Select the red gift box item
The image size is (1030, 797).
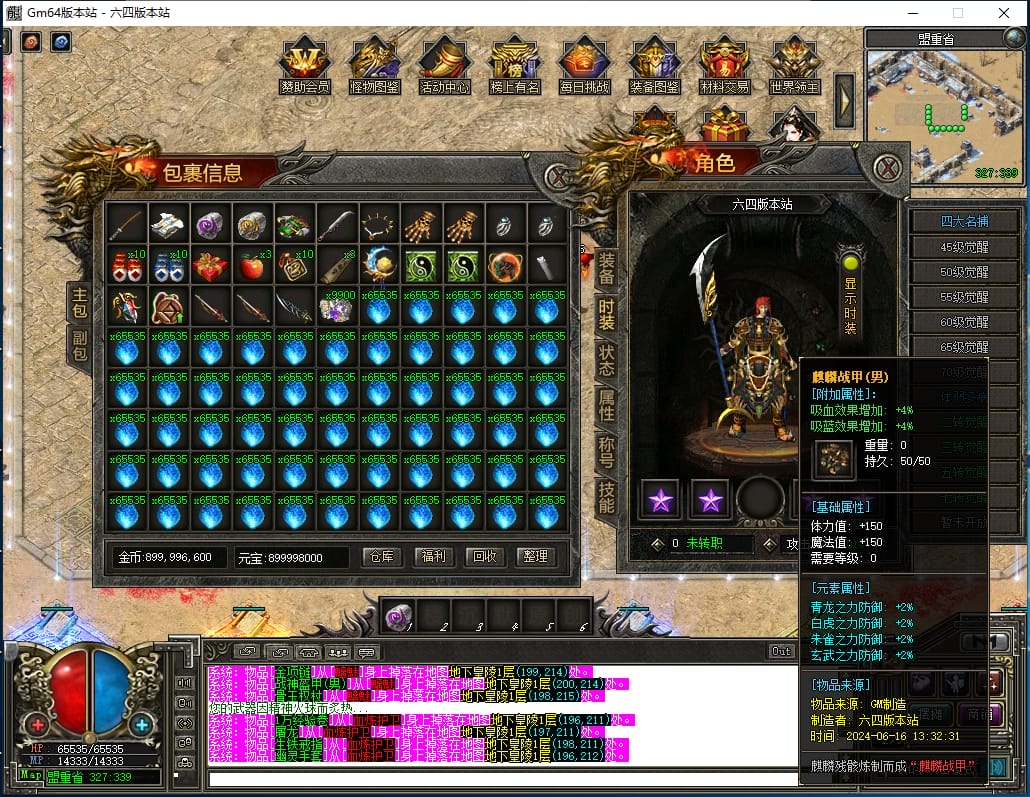(x=211, y=266)
